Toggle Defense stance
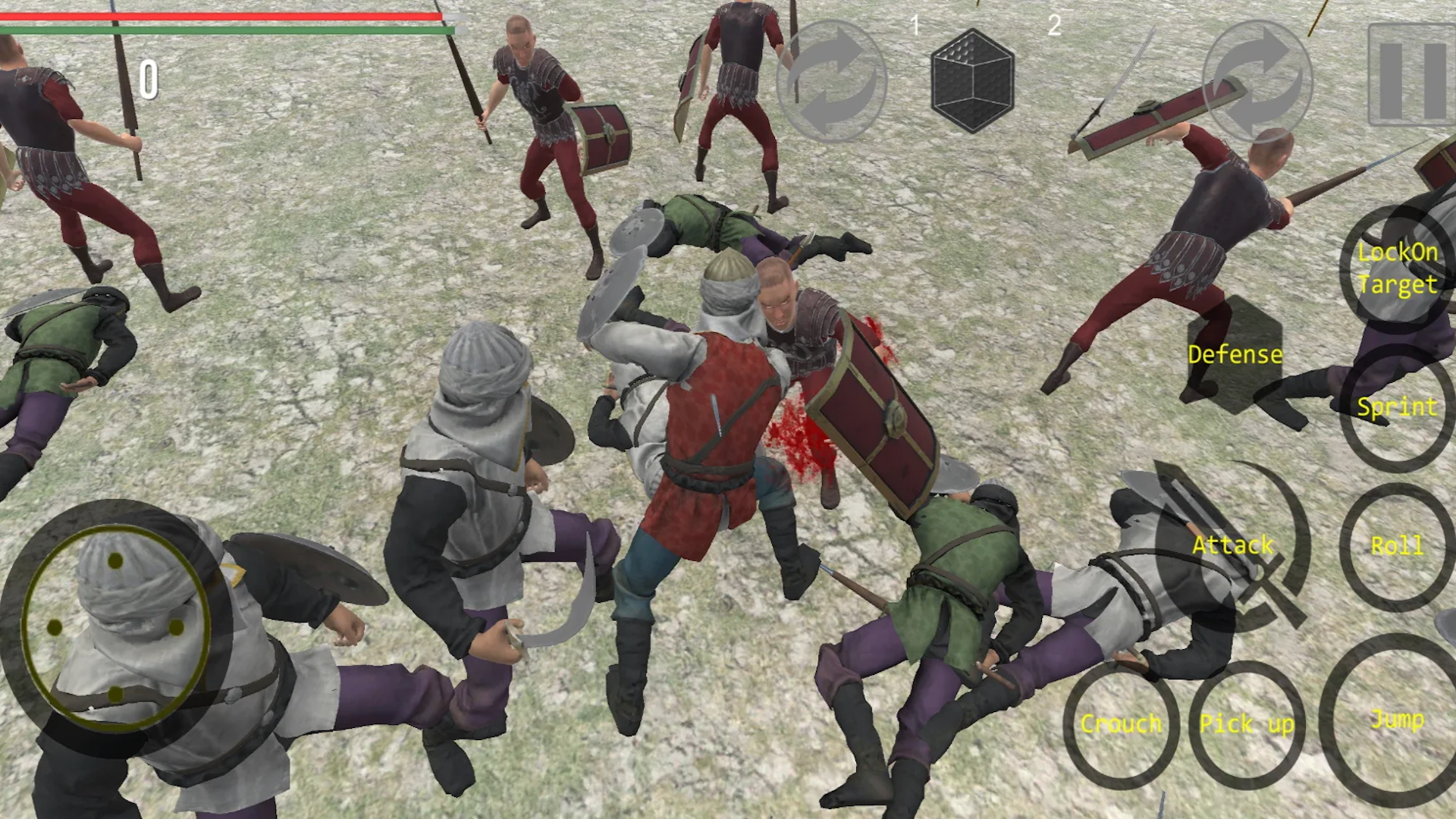Screen dimensions: 1456x819 pos(1235,354)
